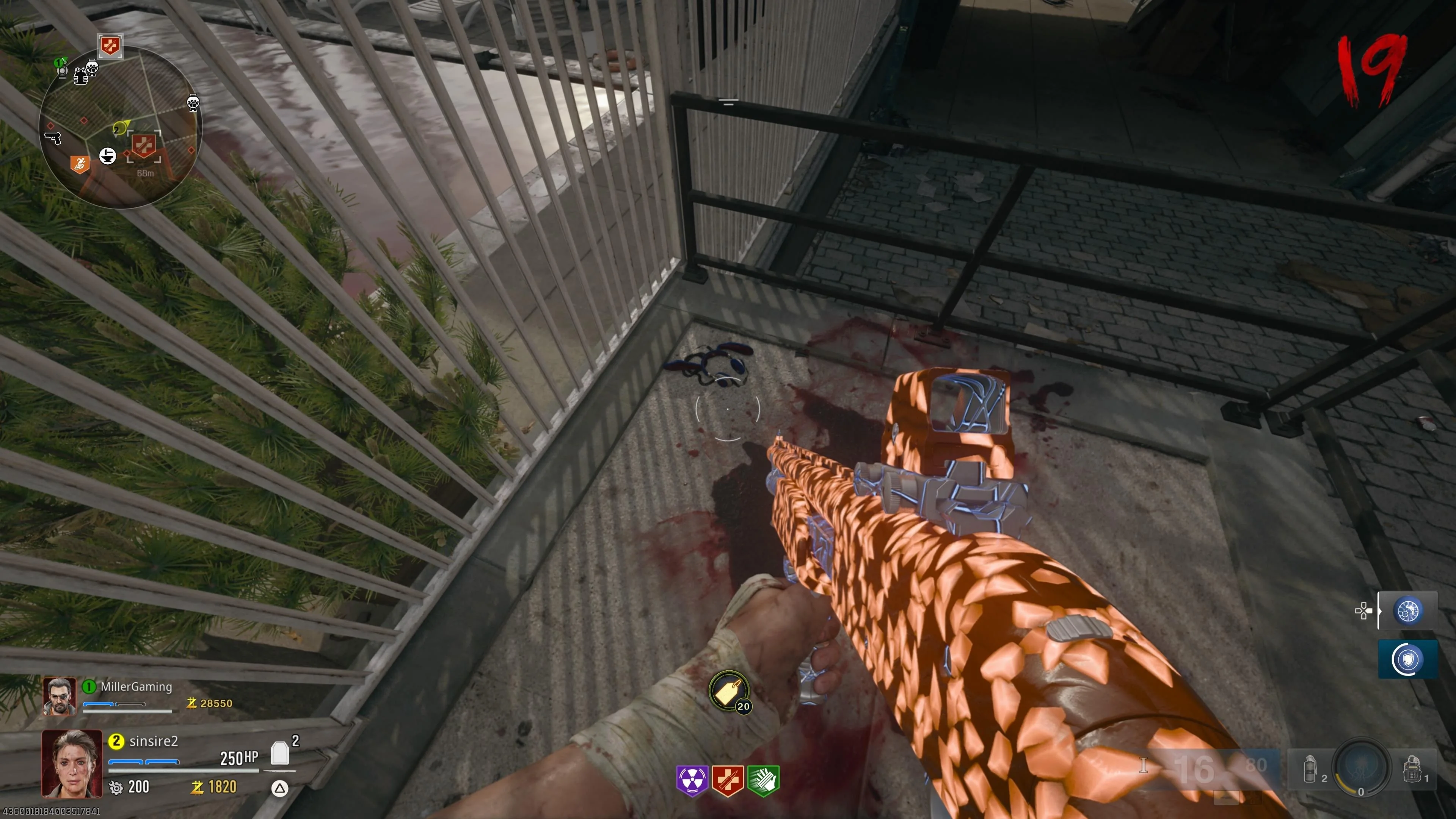Click the Stamin-Up running-man marker on minimap
Image resolution: width=1456 pixels, height=819 pixels.
point(80,165)
